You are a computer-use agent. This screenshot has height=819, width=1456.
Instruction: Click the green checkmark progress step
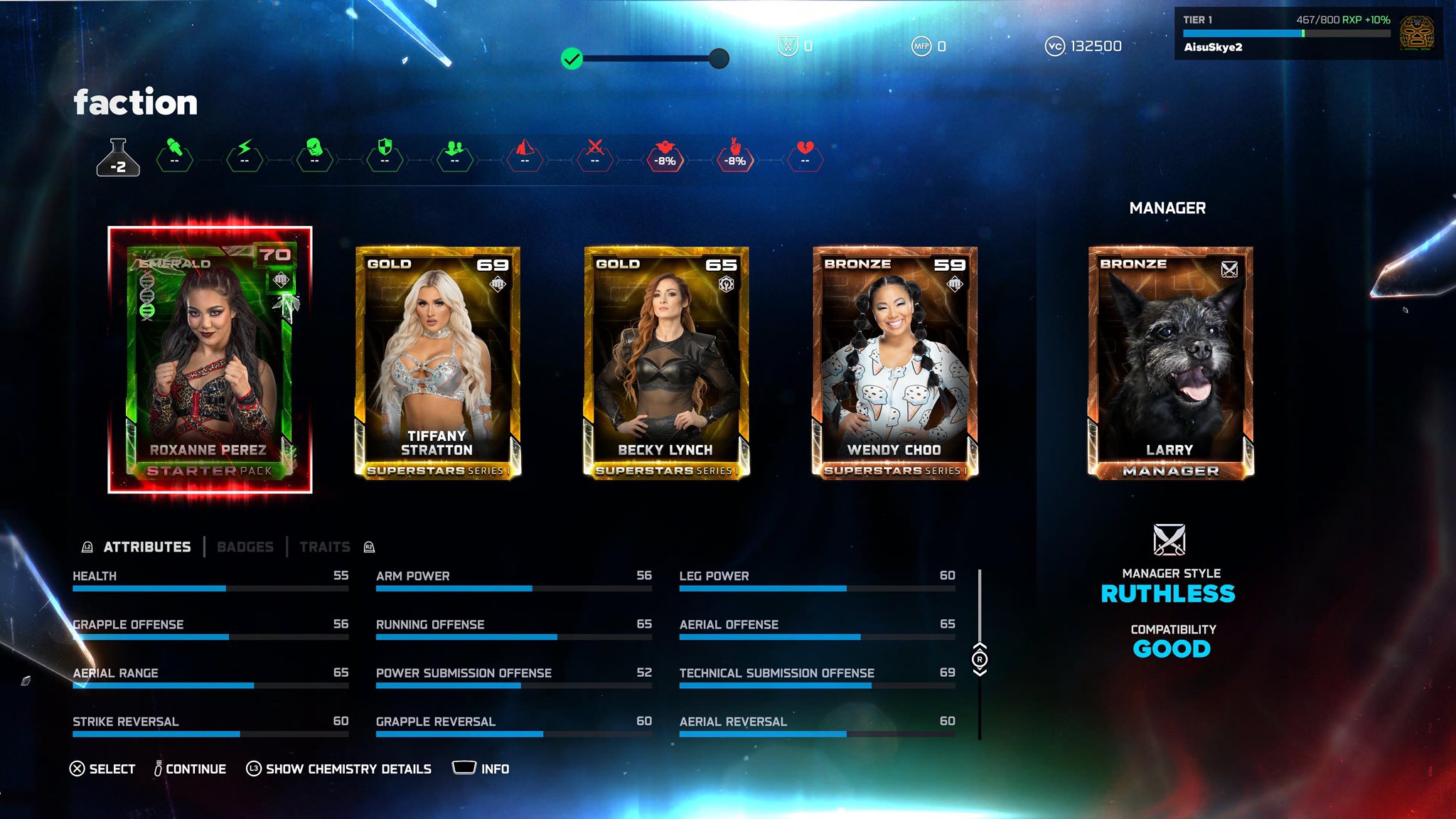pyautogui.click(x=572, y=58)
